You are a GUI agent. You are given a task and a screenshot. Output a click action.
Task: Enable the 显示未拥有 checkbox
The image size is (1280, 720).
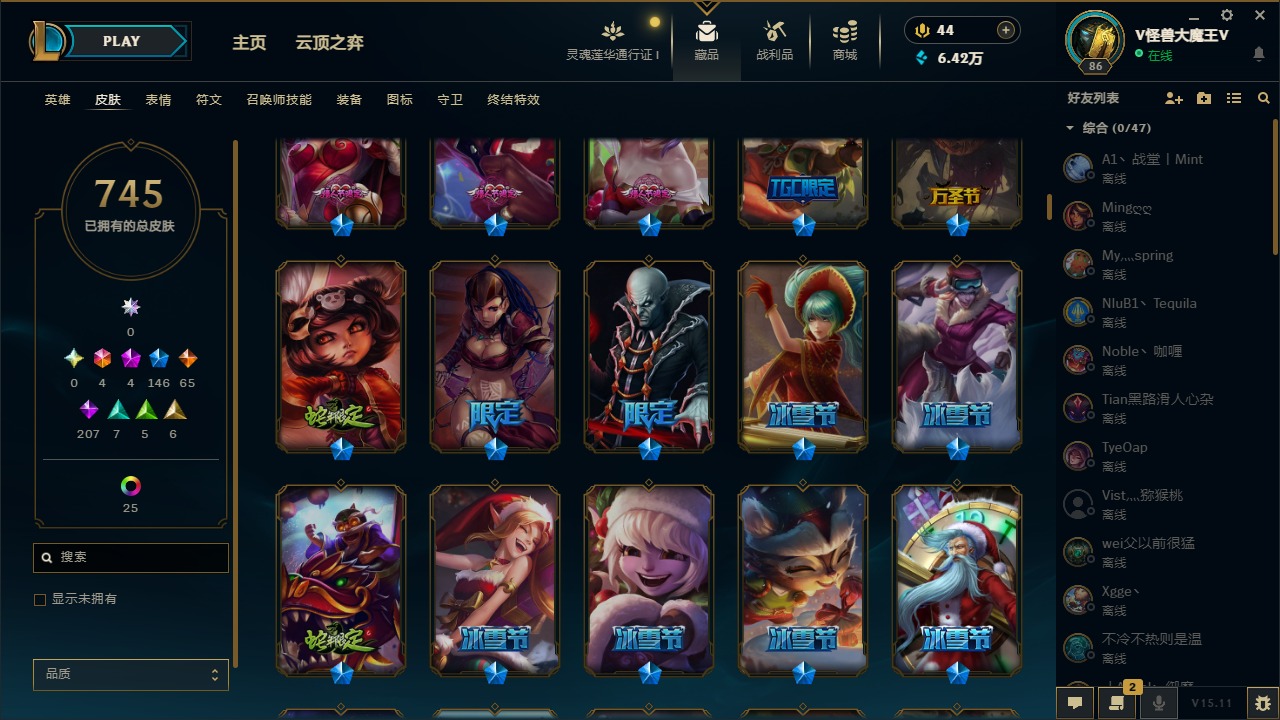pos(40,600)
